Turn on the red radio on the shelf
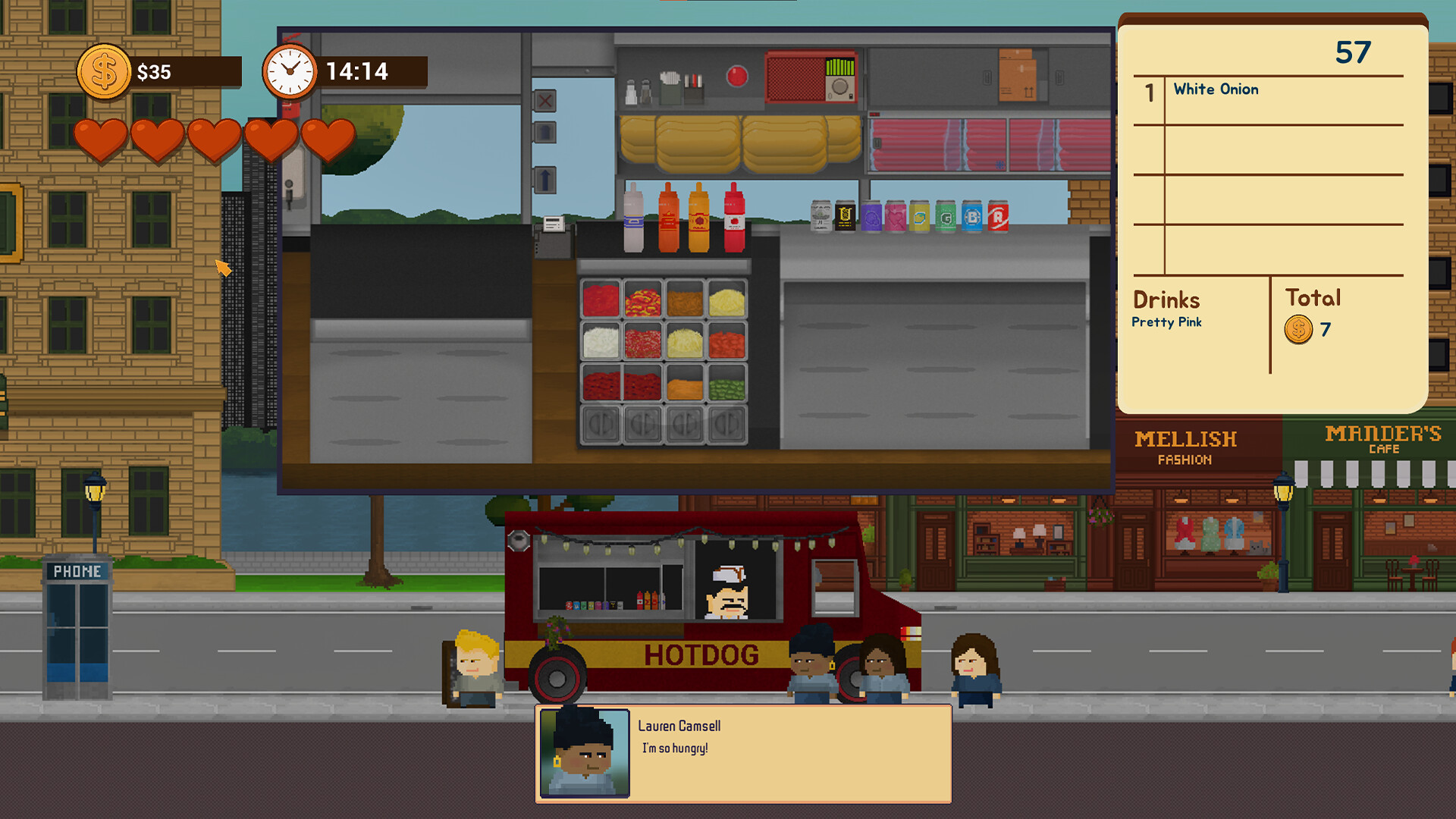 click(x=811, y=77)
